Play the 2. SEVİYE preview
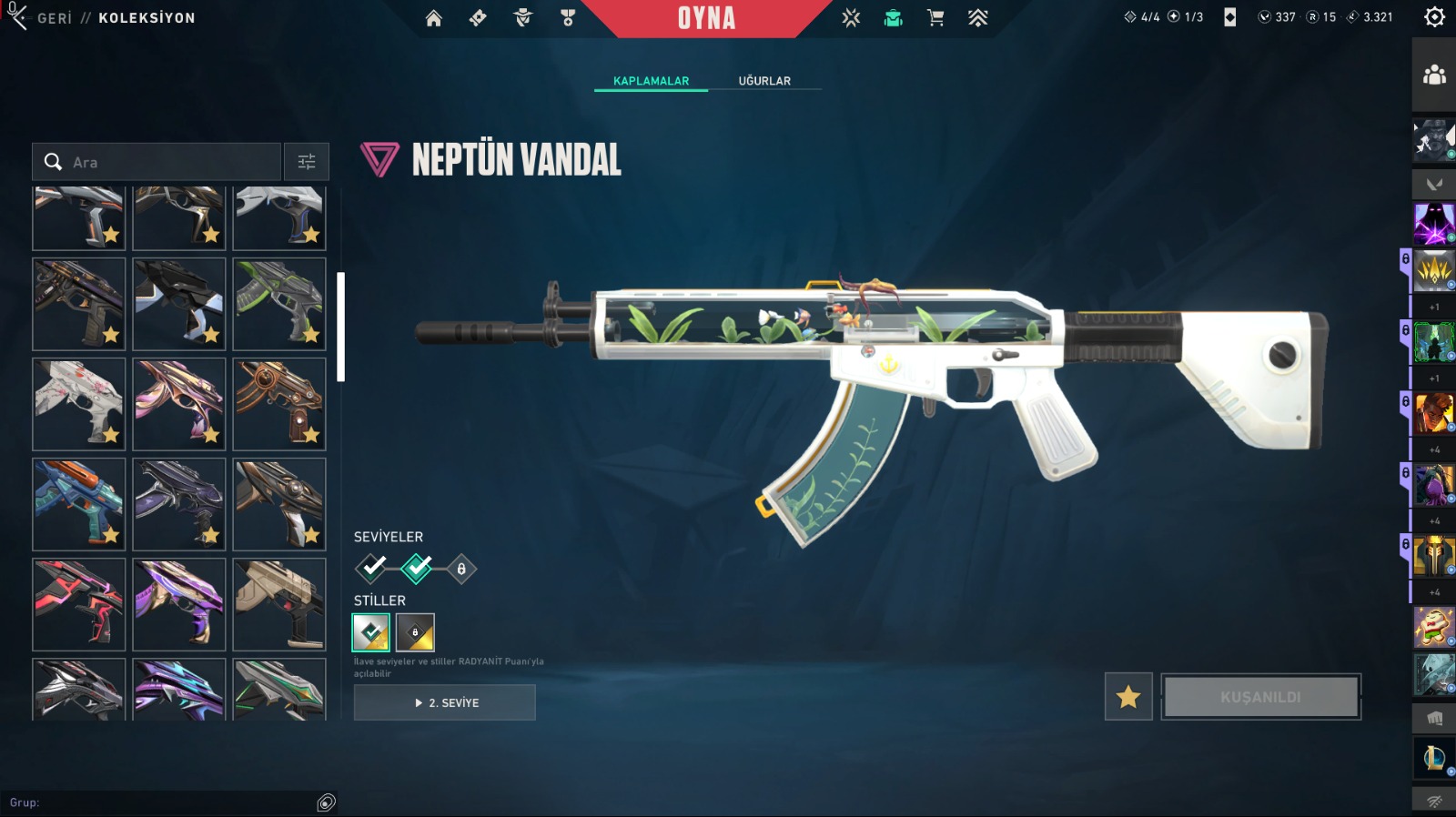This screenshot has height=817, width=1456. pos(445,702)
